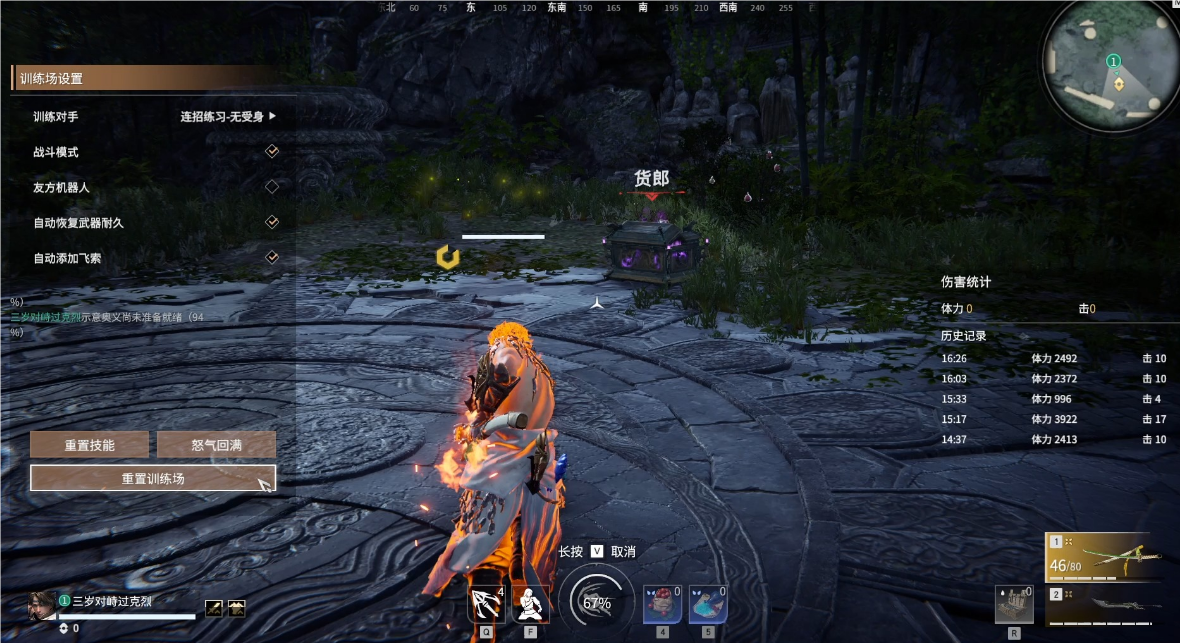The height and width of the screenshot is (643, 1180).
Task: Activate the Q skill icon
Action: (486, 603)
